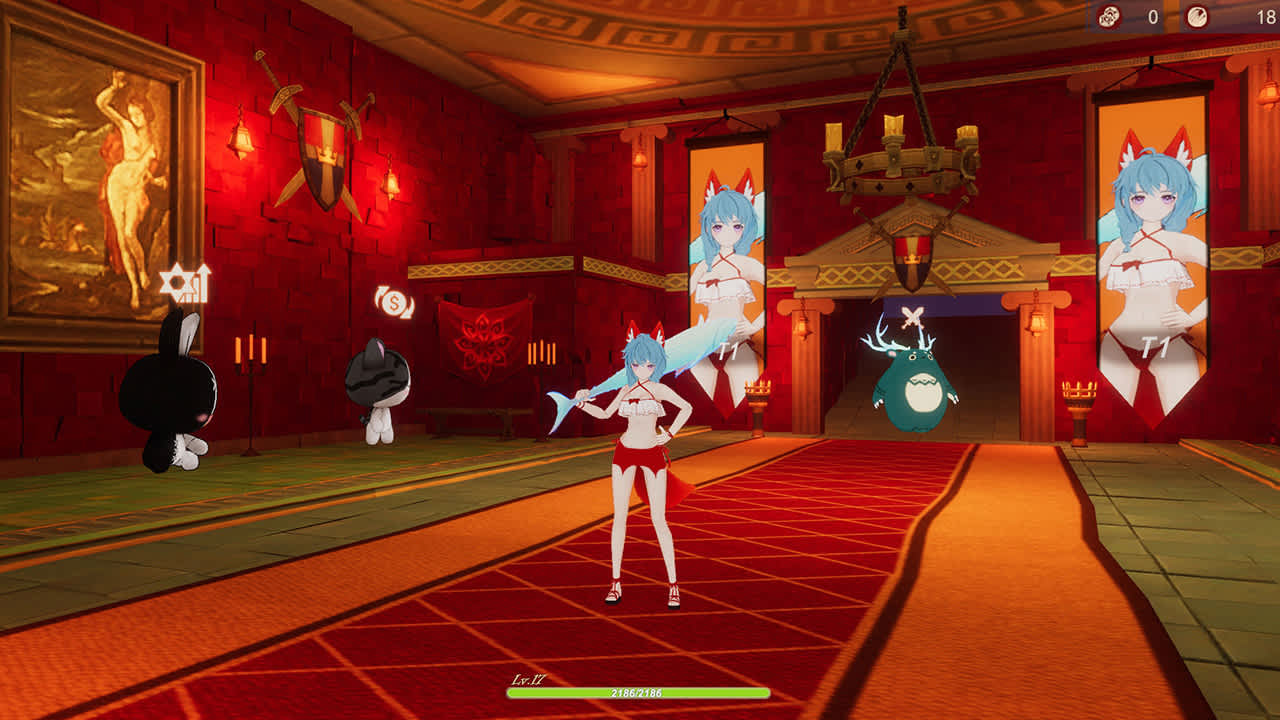Screen dimensions: 1280x720
Task: Click the currency exchange icon above the cat merchant
Action: (394, 303)
